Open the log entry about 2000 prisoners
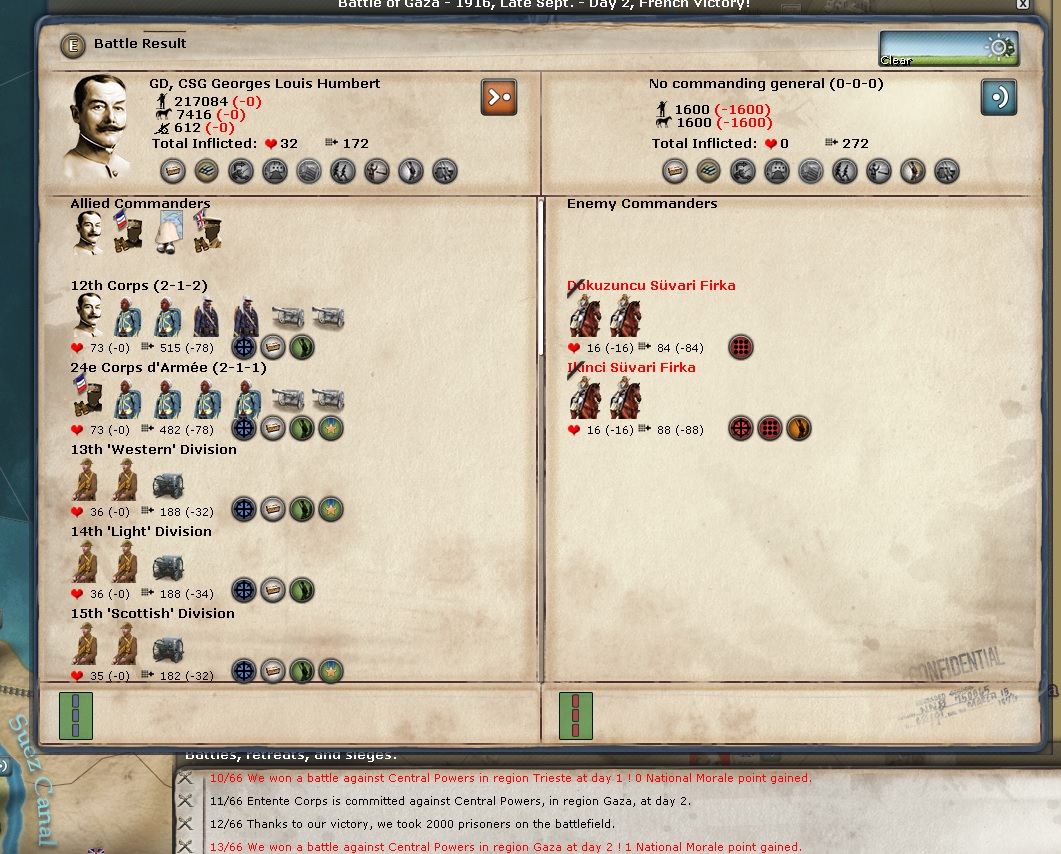 pos(412,824)
